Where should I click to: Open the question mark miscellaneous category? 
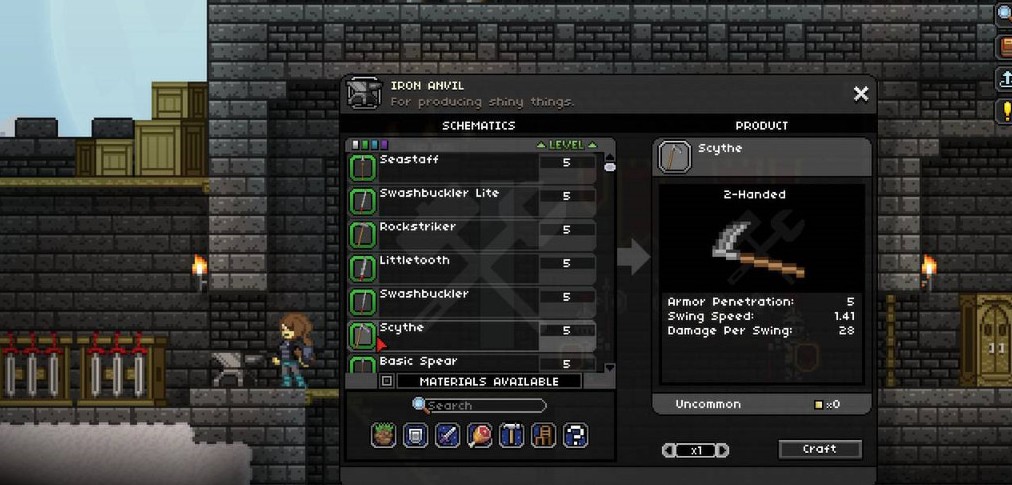click(x=575, y=436)
